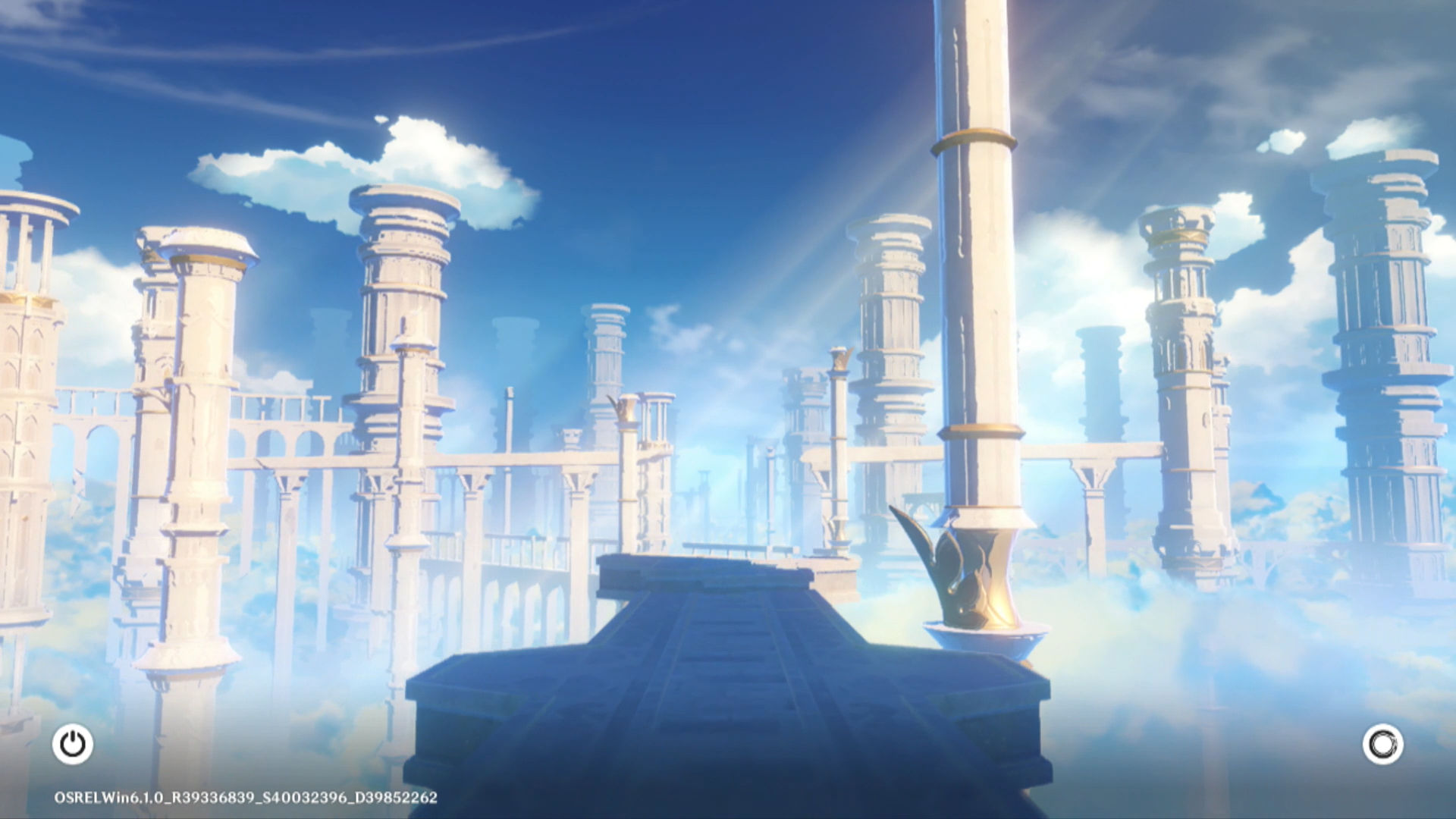Click the power button to exit
This screenshot has width=1456, height=819.
(x=73, y=744)
